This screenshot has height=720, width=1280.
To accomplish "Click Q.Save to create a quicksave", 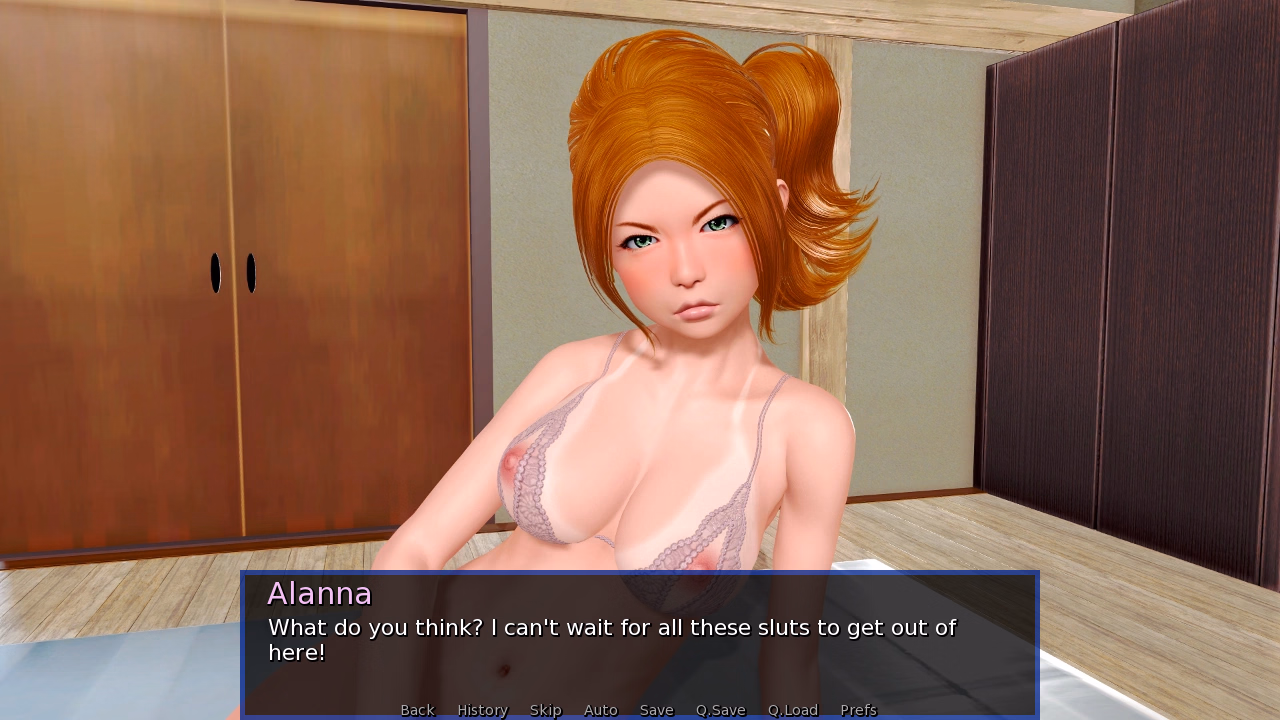I will click(x=720, y=710).
